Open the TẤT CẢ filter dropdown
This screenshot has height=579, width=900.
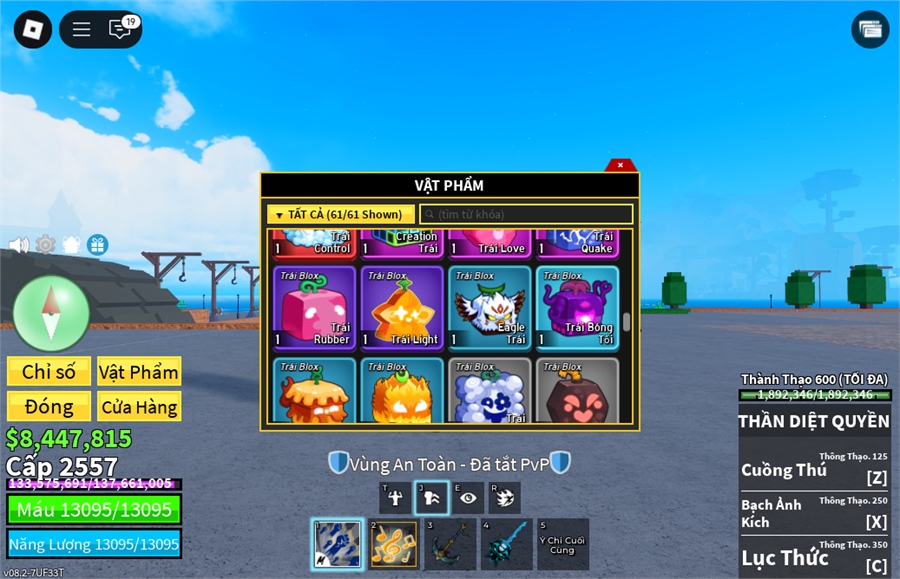click(x=341, y=214)
